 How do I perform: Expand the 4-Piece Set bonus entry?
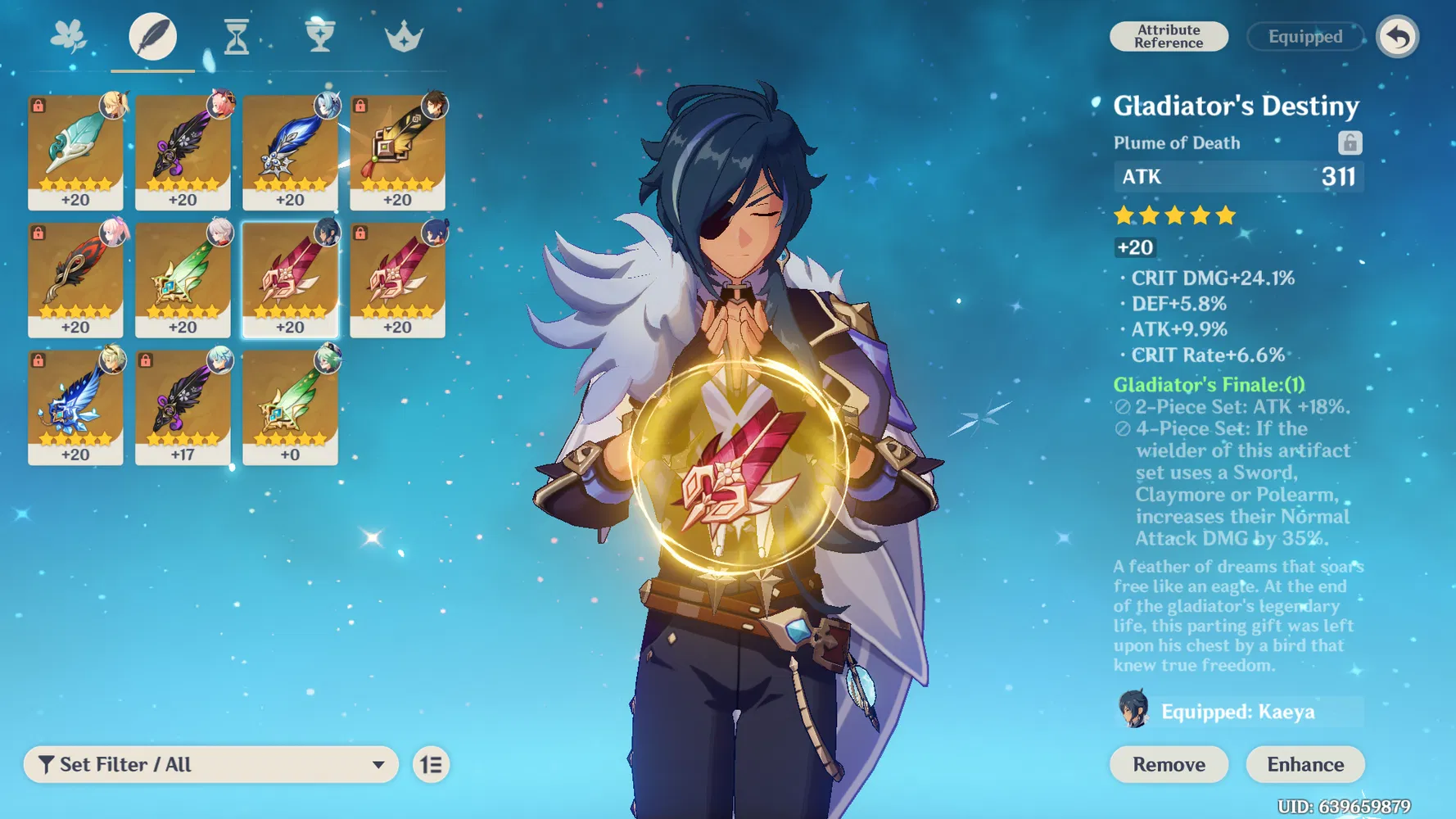click(1237, 428)
